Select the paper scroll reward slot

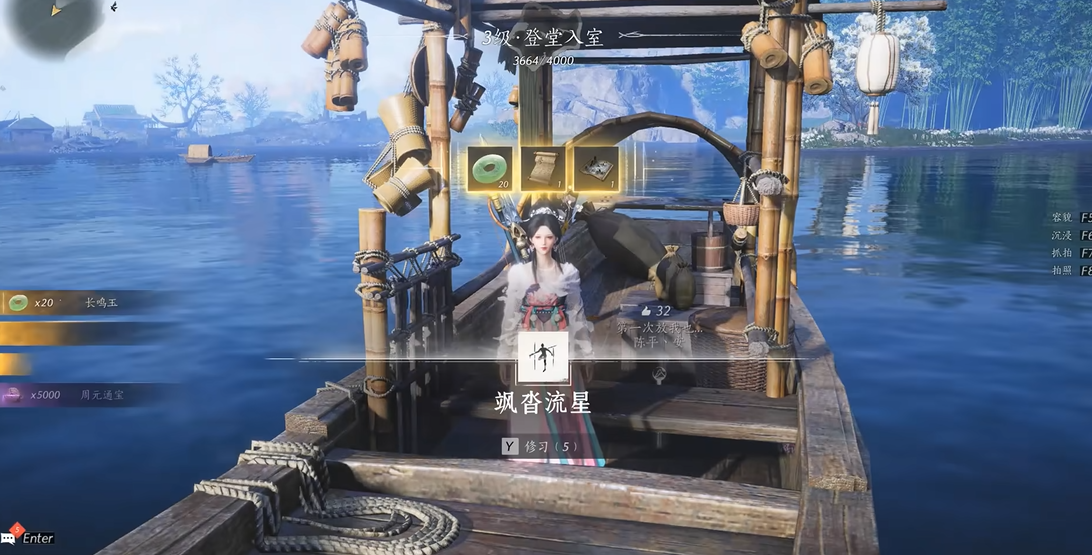(543, 168)
